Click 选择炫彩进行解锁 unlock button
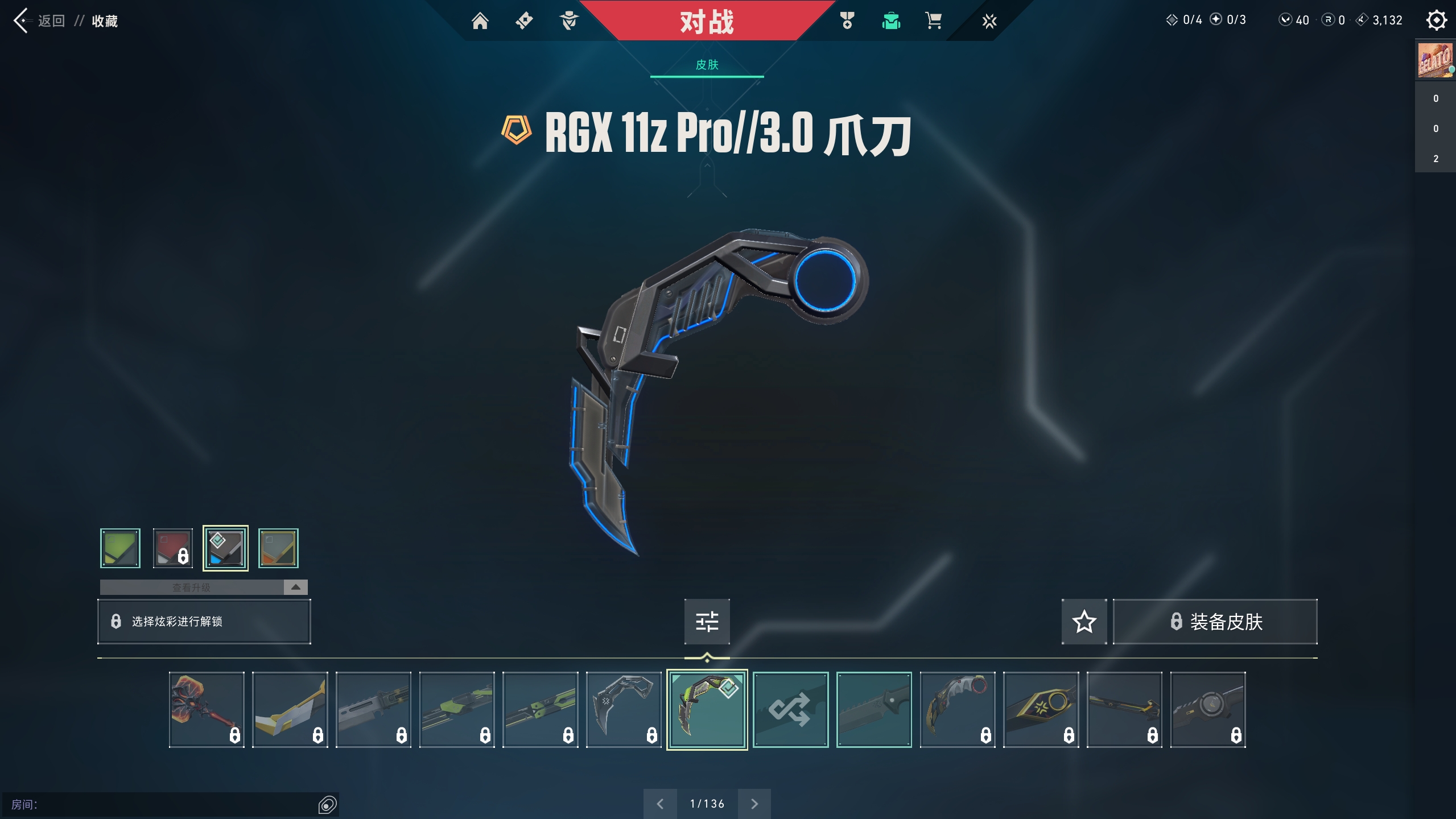The image size is (1456, 819). coord(204,621)
